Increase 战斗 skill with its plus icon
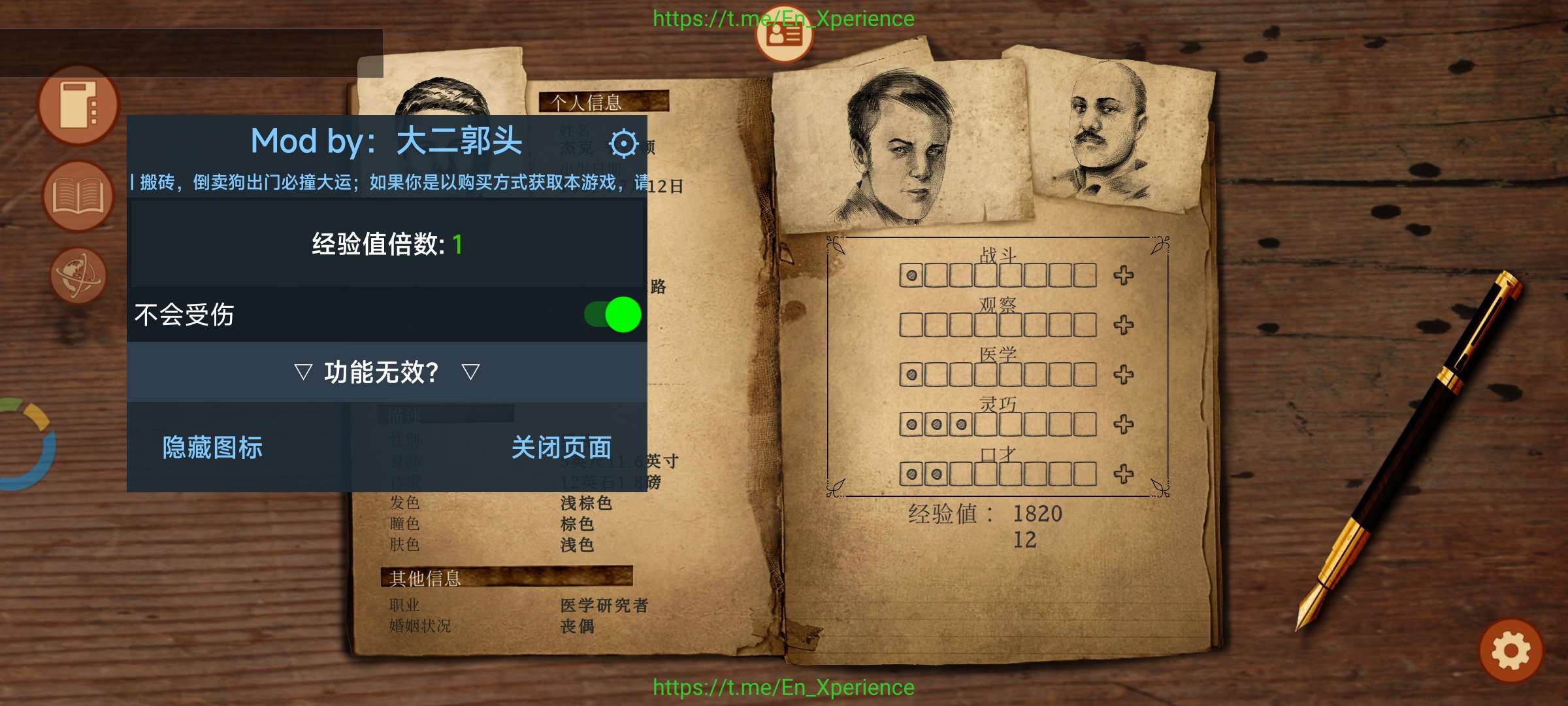The width and height of the screenshot is (1568, 706). (x=1124, y=275)
